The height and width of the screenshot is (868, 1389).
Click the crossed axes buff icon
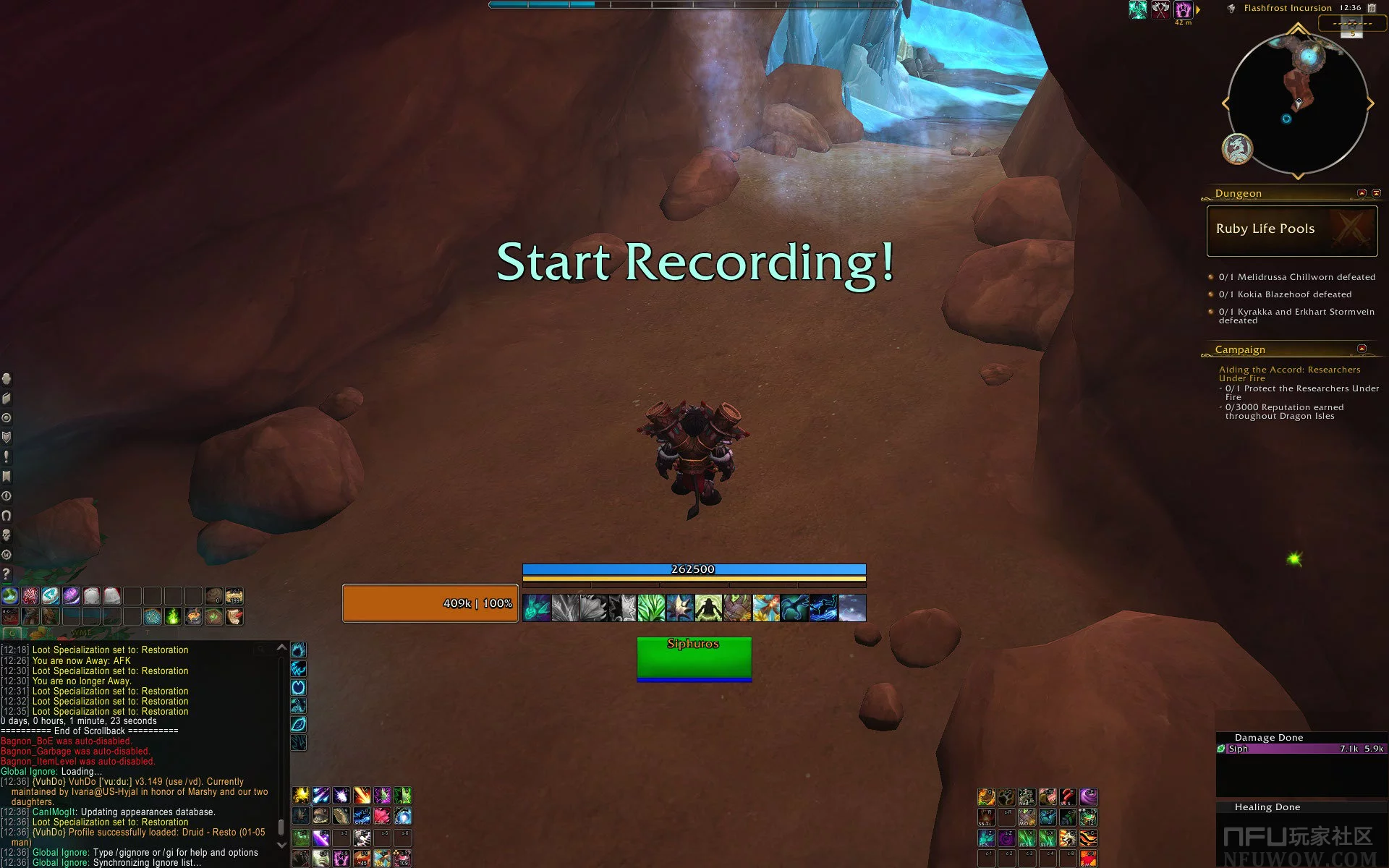click(x=1160, y=9)
